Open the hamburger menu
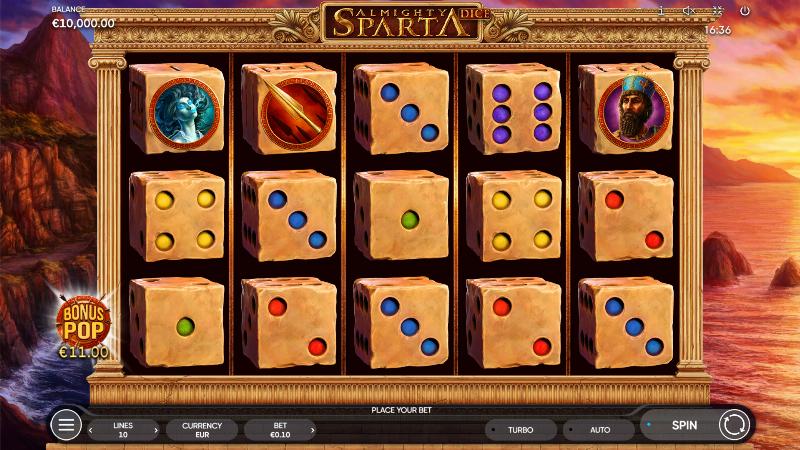Image resolution: width=800 pixels, height=450 pixels. 66,425
